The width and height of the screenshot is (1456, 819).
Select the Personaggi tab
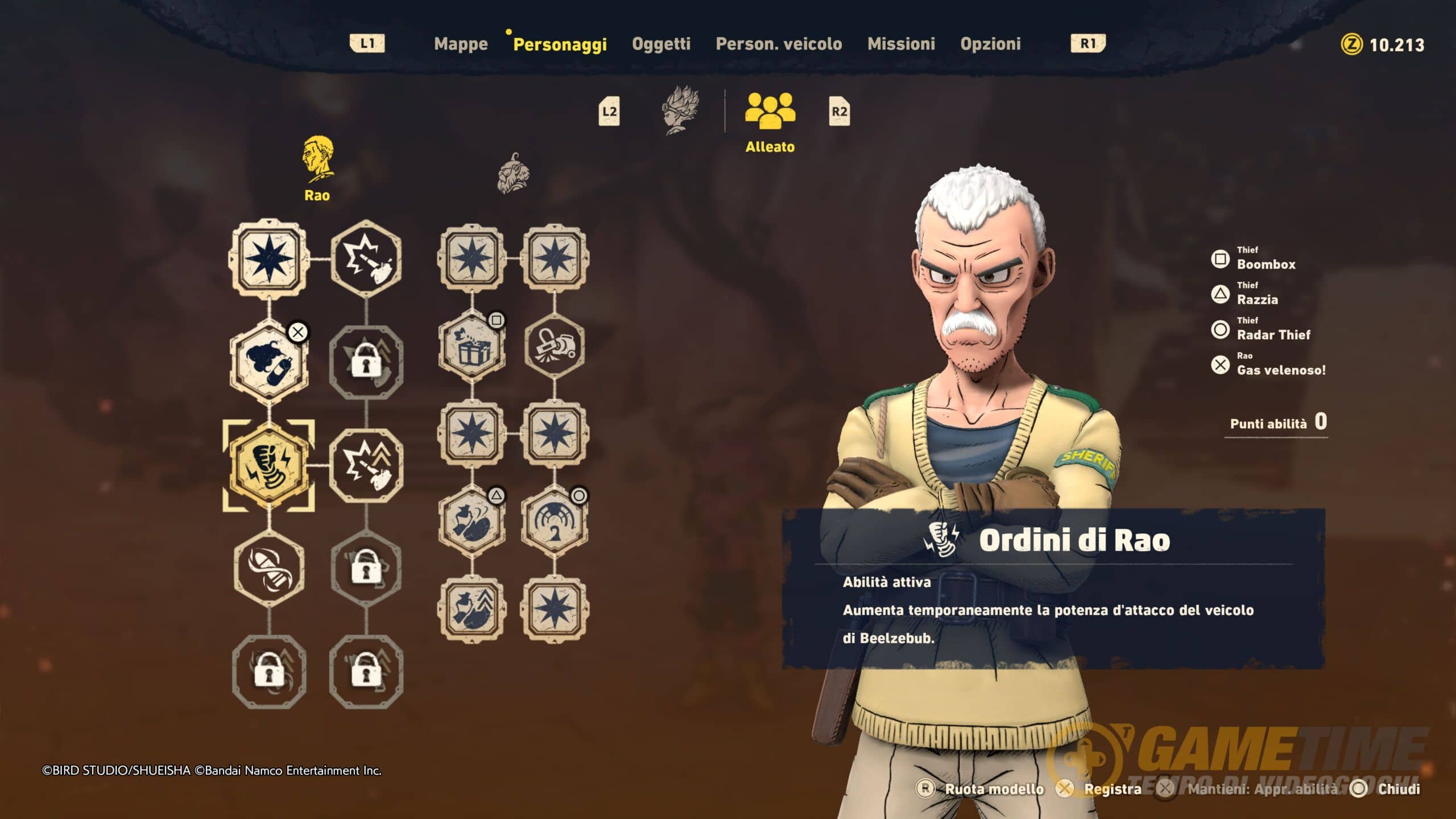coord(560,44)
